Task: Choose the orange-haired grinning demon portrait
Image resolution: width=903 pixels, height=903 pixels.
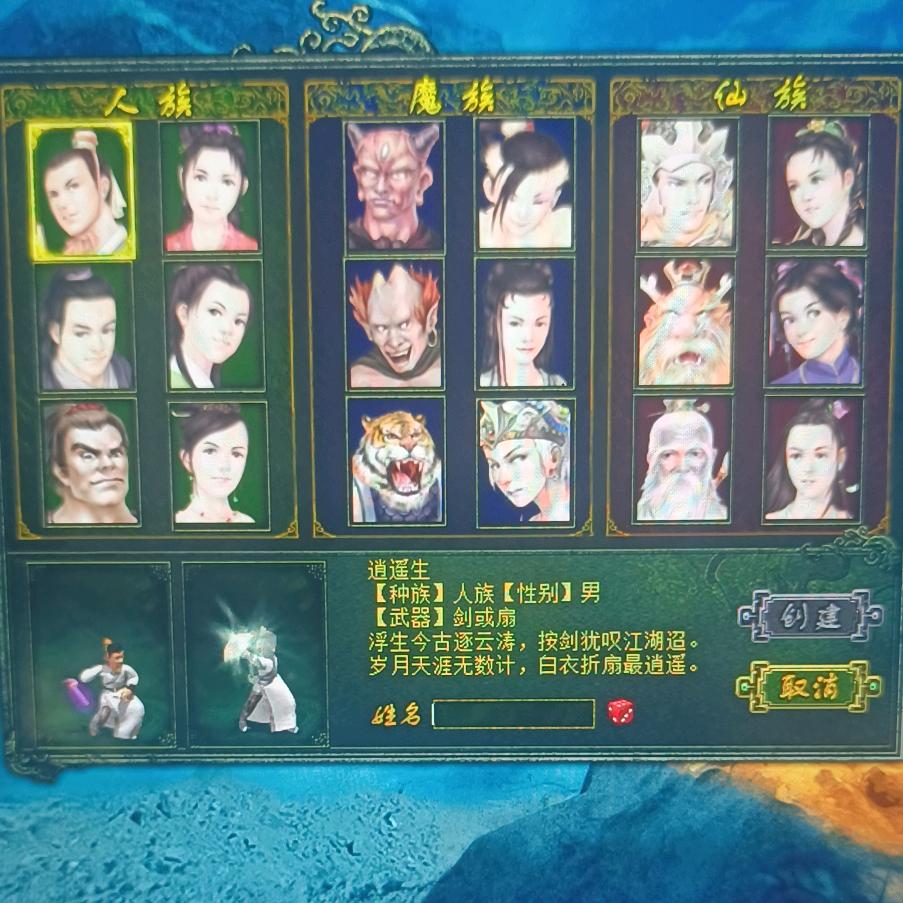Action: pos(394,324)
